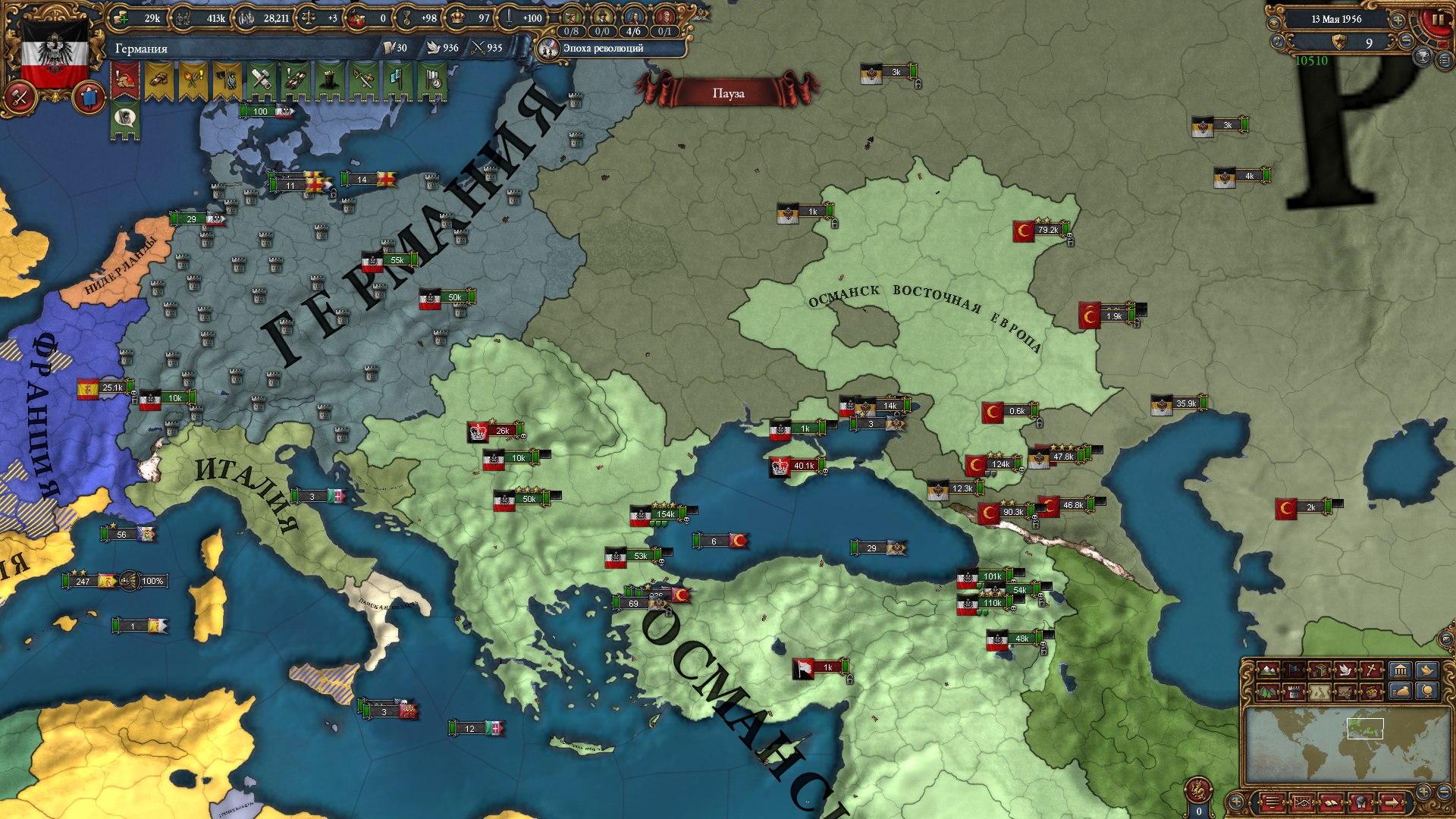Open the achievements trophy icon

click(1423, 57)
